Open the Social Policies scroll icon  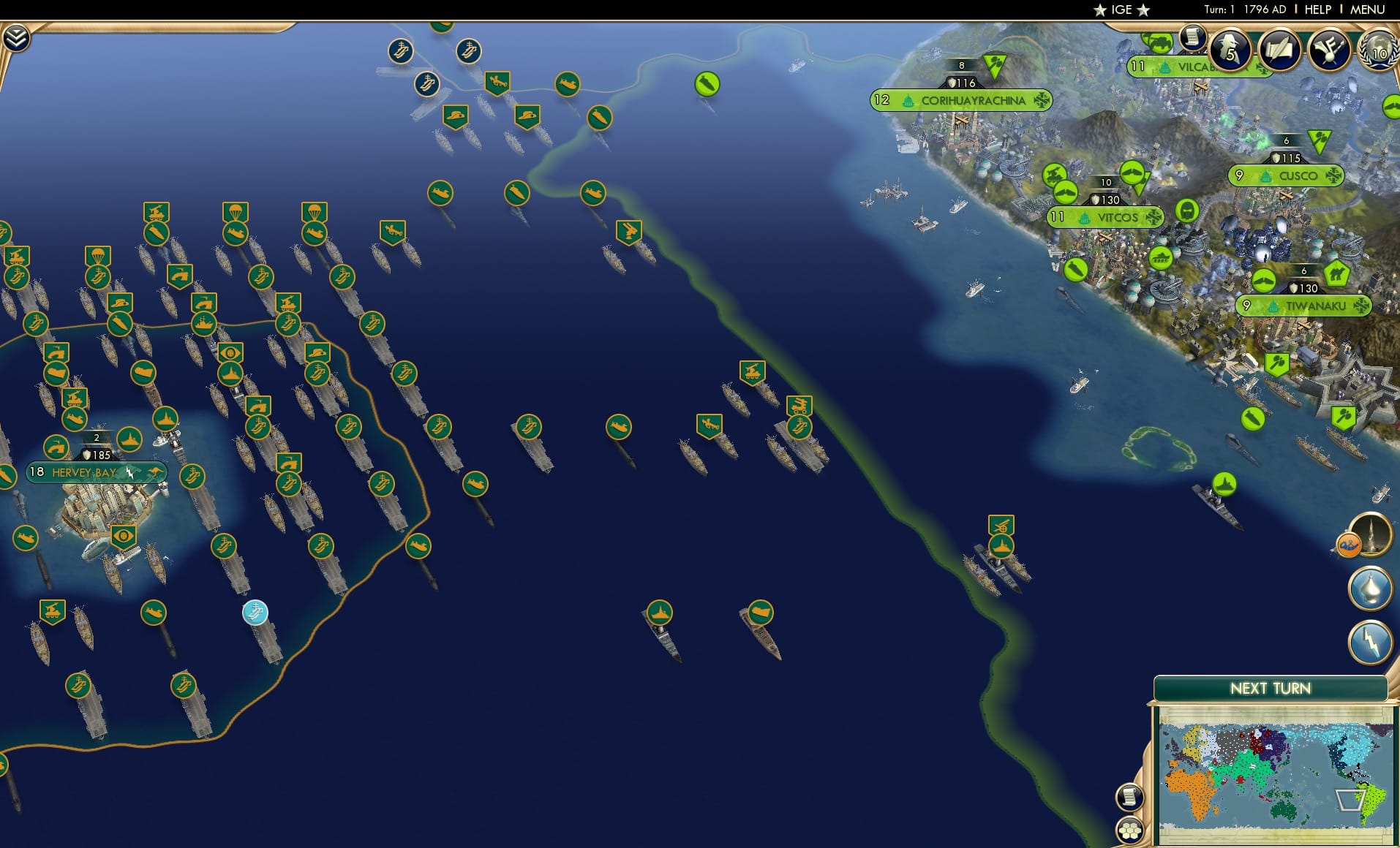[1279, 50]
